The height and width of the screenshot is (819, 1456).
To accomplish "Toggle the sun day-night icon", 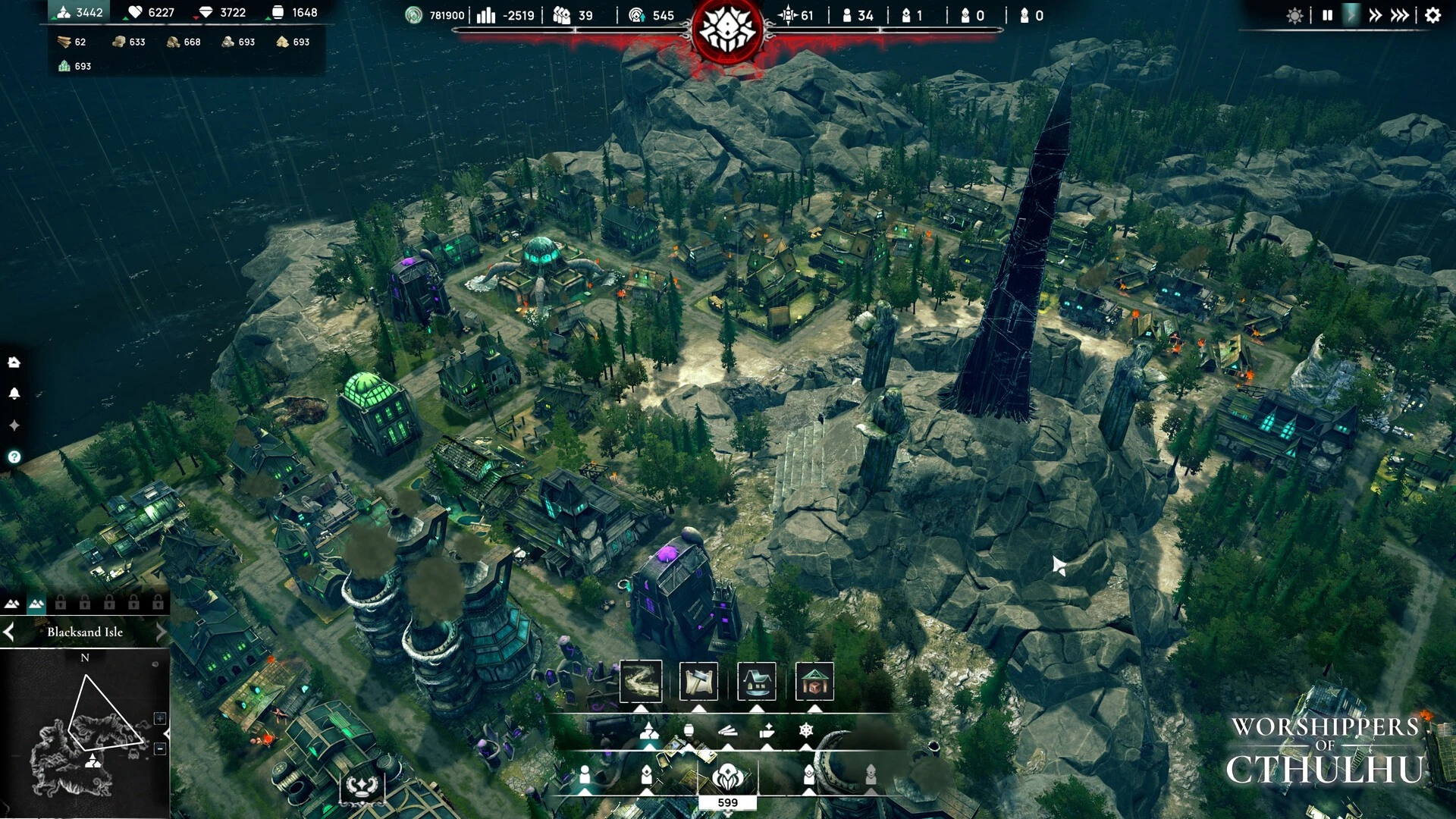I will coord(1294,15).
